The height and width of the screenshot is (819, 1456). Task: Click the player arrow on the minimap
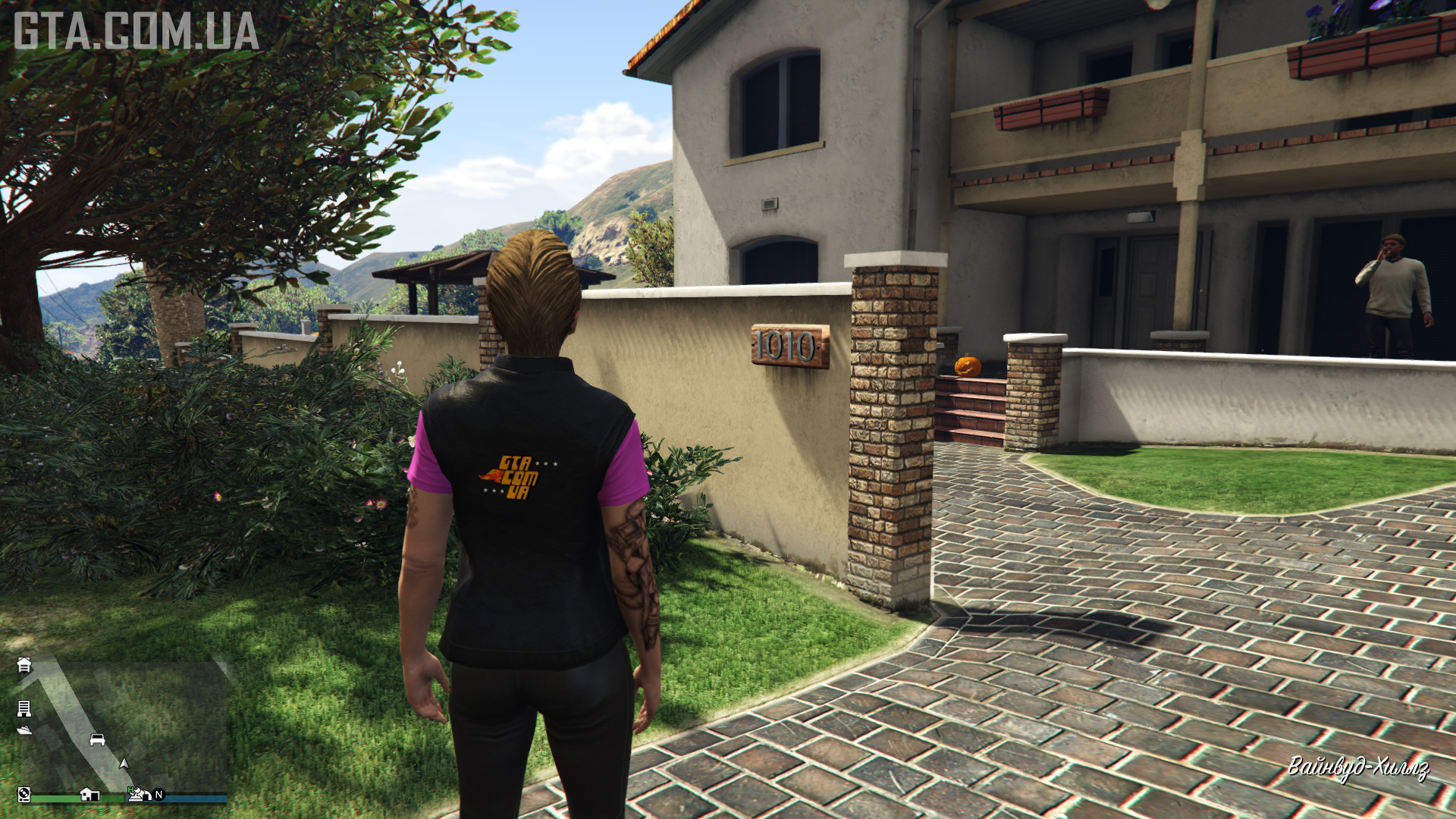click(x=124, y=764)
